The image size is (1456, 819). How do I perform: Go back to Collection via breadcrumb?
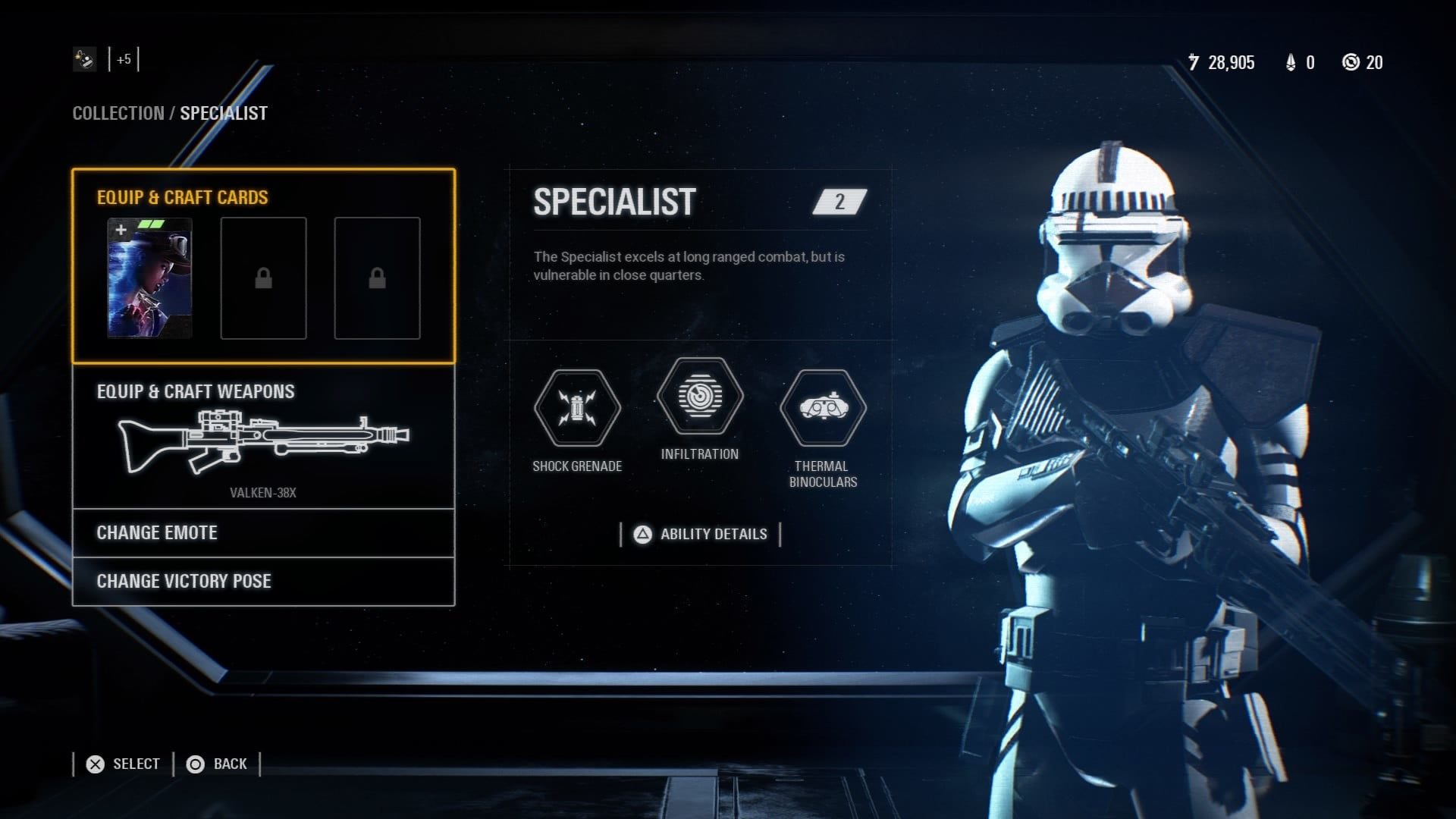click(118, 114)
